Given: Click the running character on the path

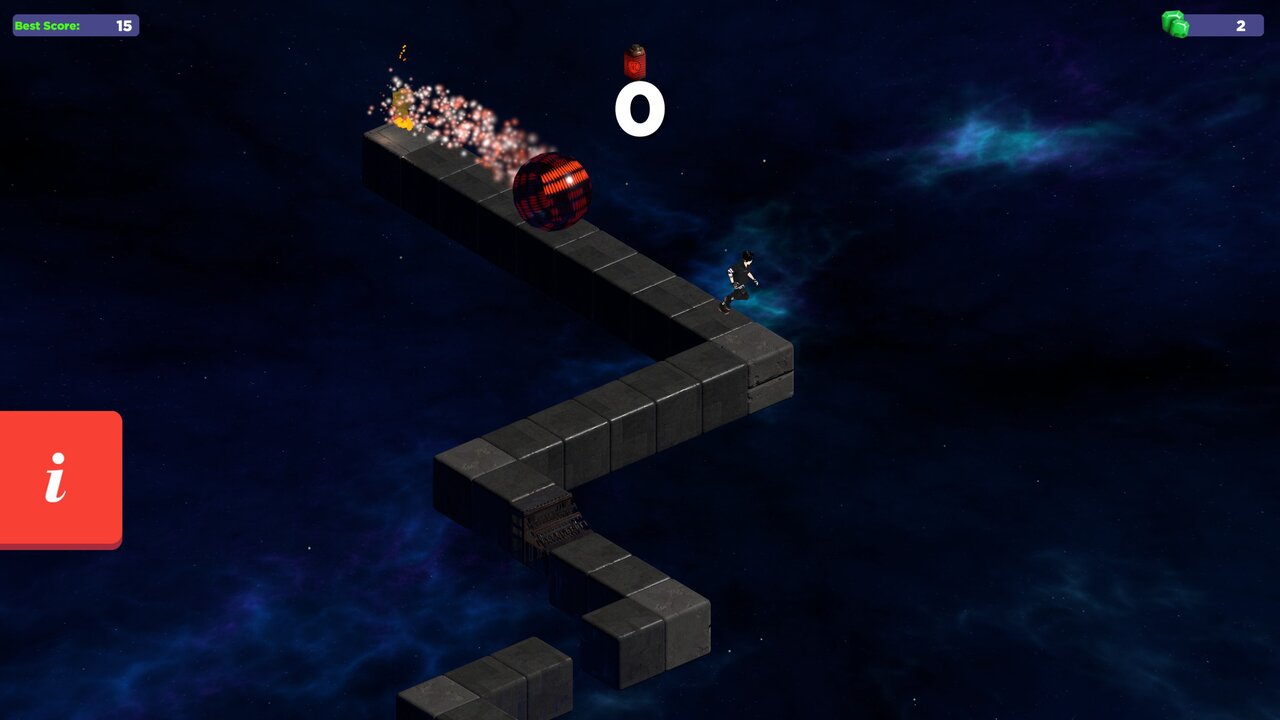Looking at the screenshot, I should (x=742, y=275).
